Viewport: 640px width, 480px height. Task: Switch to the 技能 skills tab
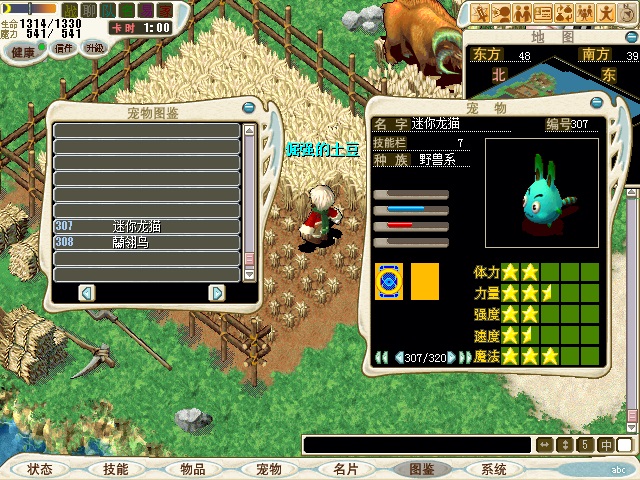(x=115, y=469)
